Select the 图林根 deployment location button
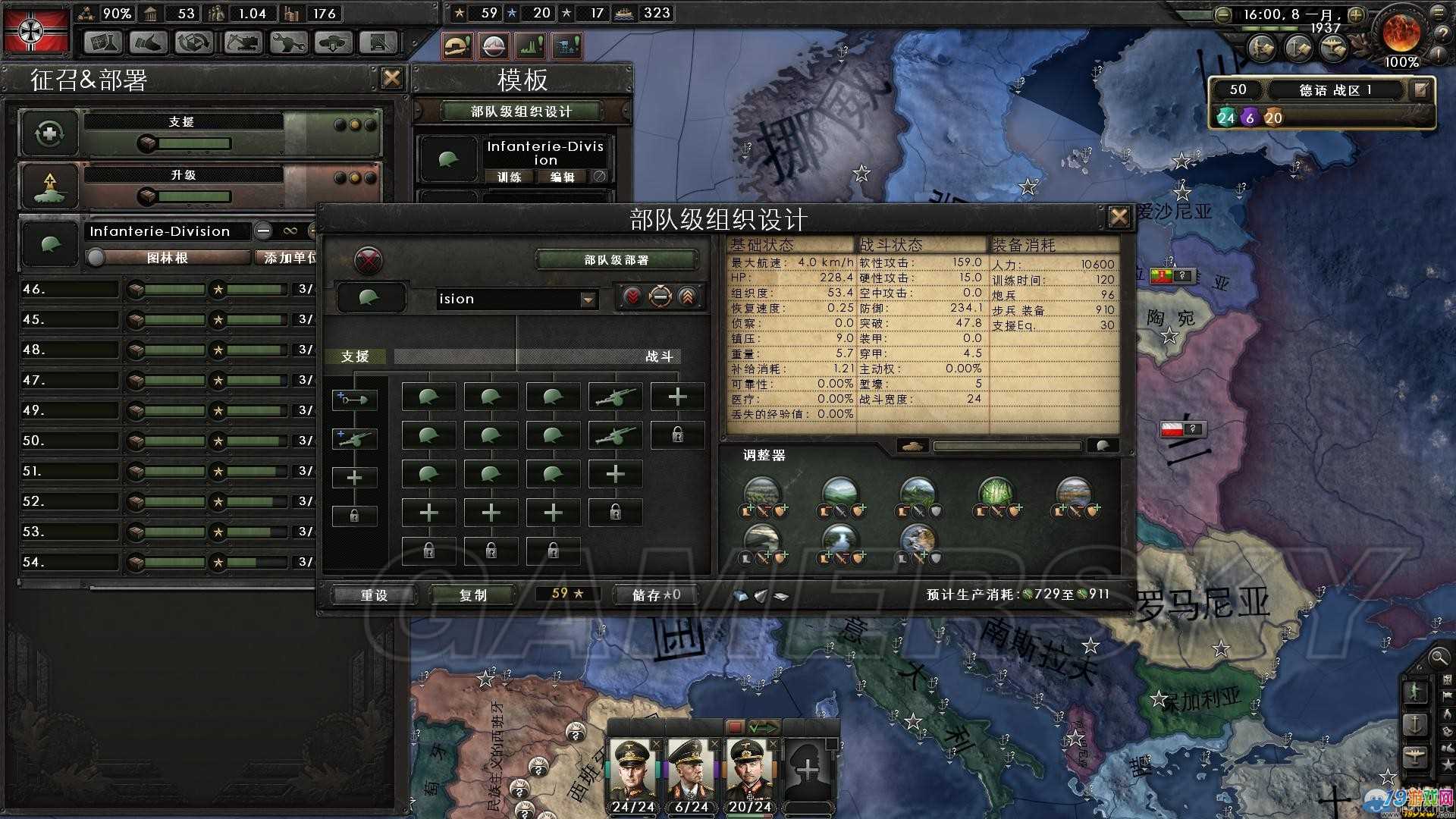Image resolution: width=1456 pixels, height=819 pixels. tap(168, 258)
